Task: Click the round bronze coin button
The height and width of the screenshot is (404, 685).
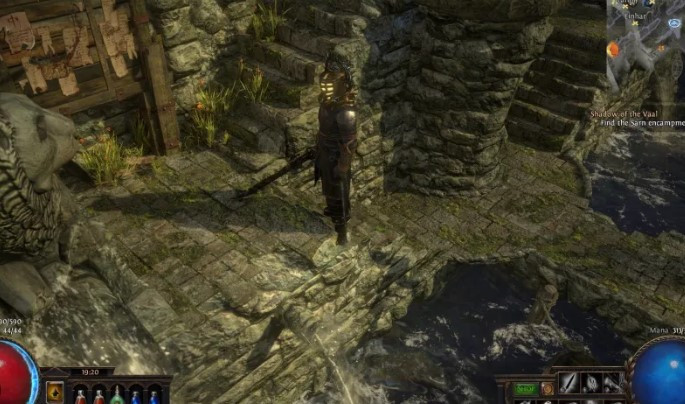Action: pyautogui.click(x=547, y=388)
